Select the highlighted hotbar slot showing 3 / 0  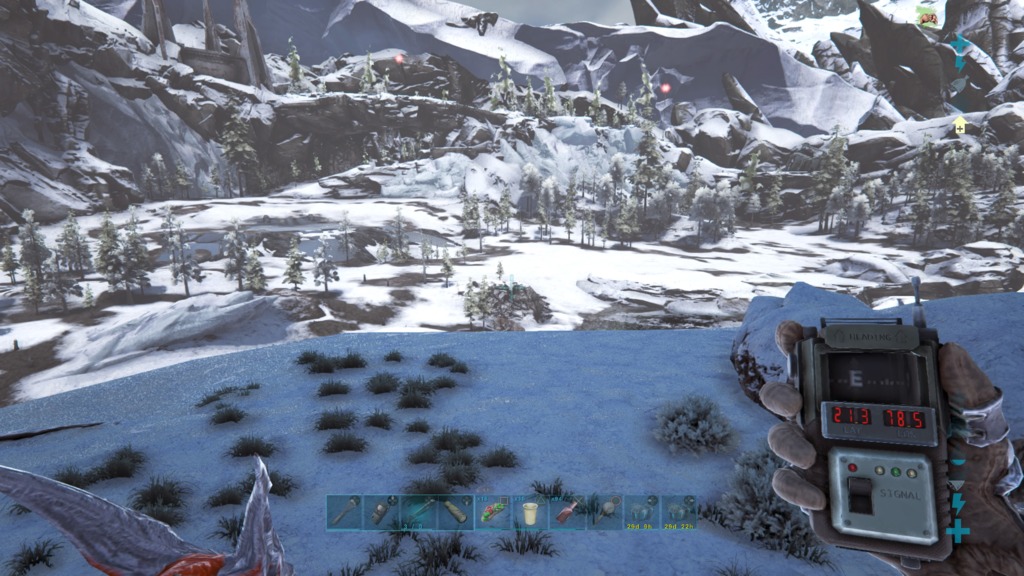click(x=417, y=512)
